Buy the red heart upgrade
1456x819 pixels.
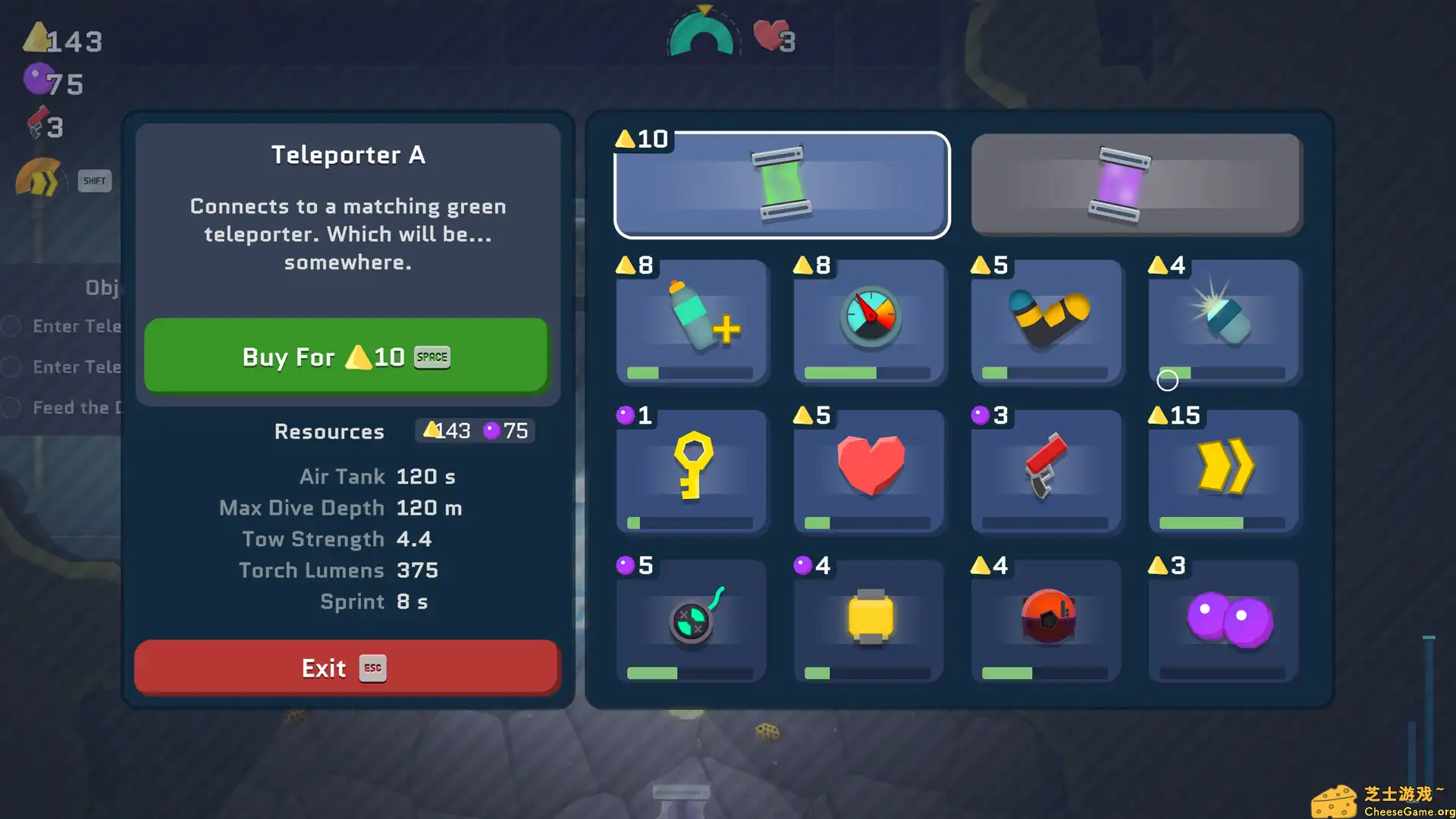click(869, 472)
